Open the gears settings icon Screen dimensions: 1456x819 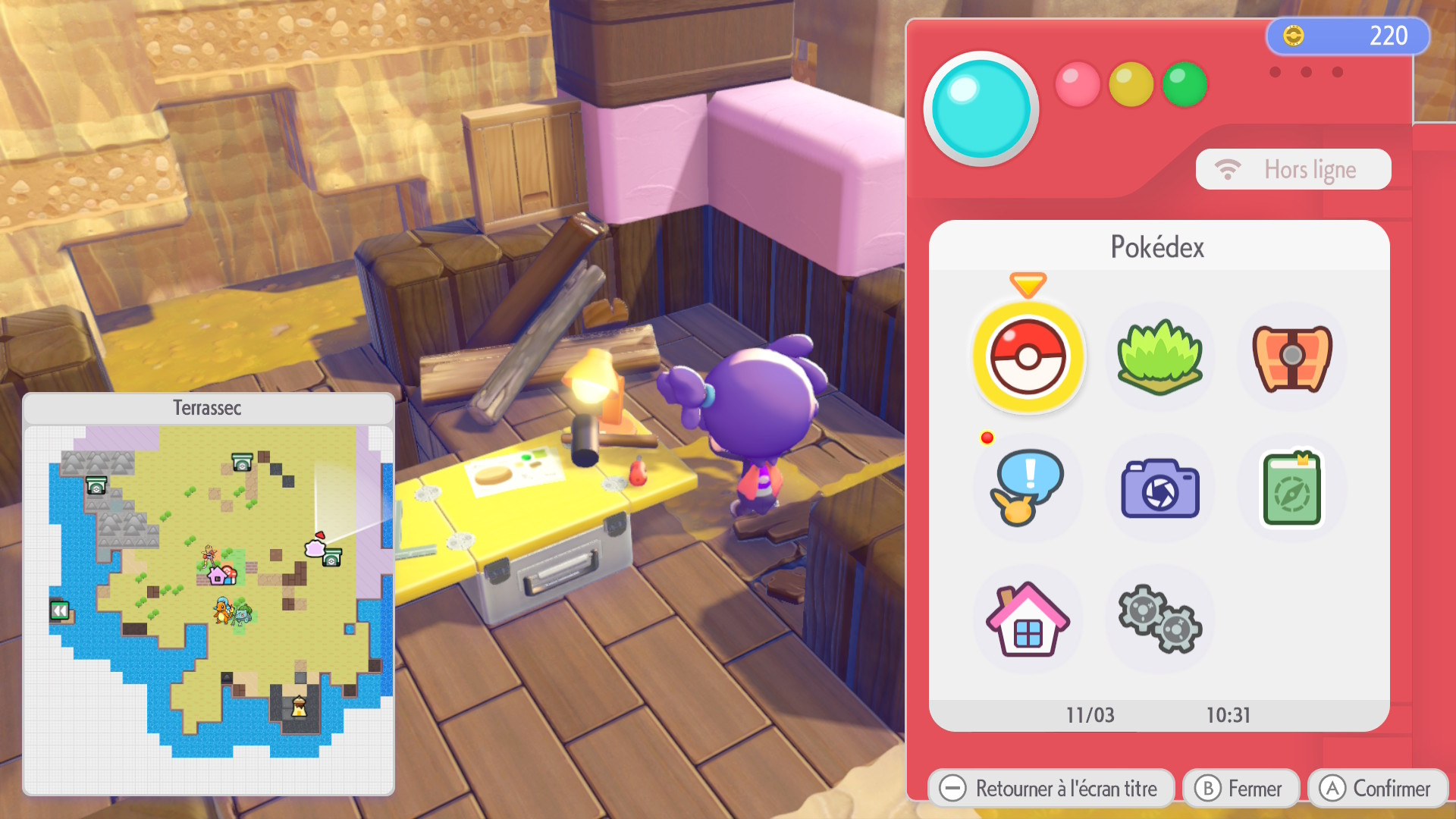pyautogui.click(x=1159, y=620)
